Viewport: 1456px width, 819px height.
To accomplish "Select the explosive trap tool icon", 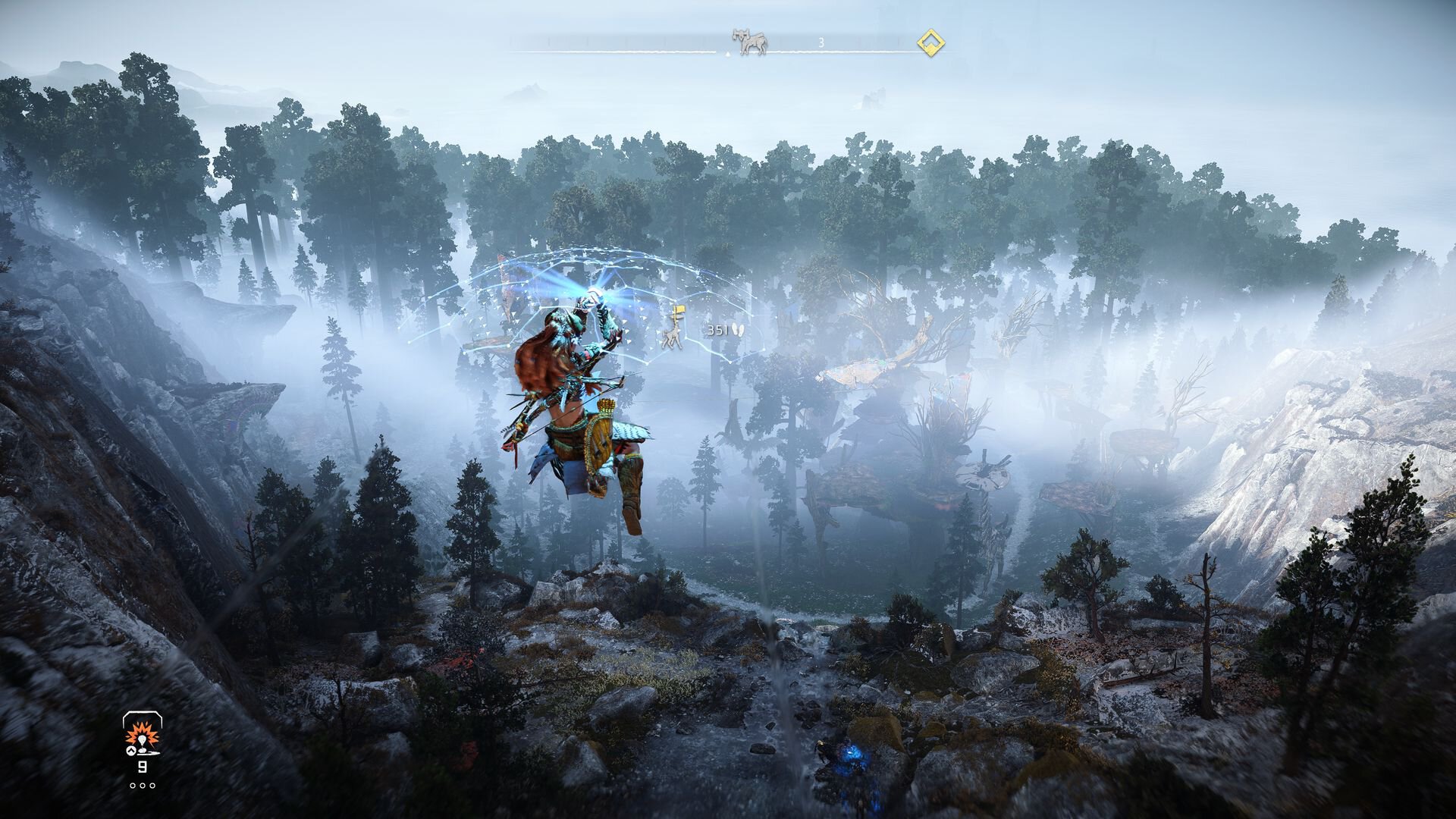I will pos(139,736).
